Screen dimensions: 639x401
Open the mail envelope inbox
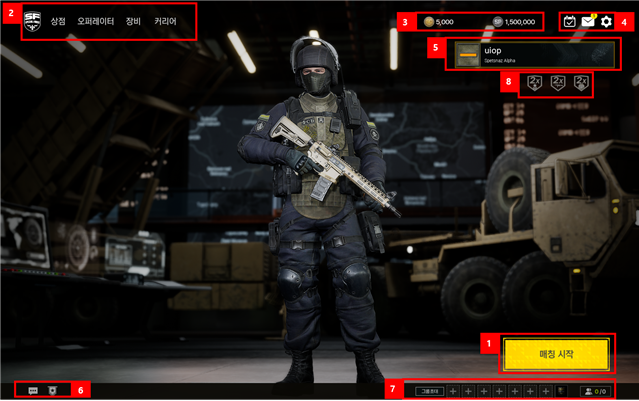click(x=587, y=21)
